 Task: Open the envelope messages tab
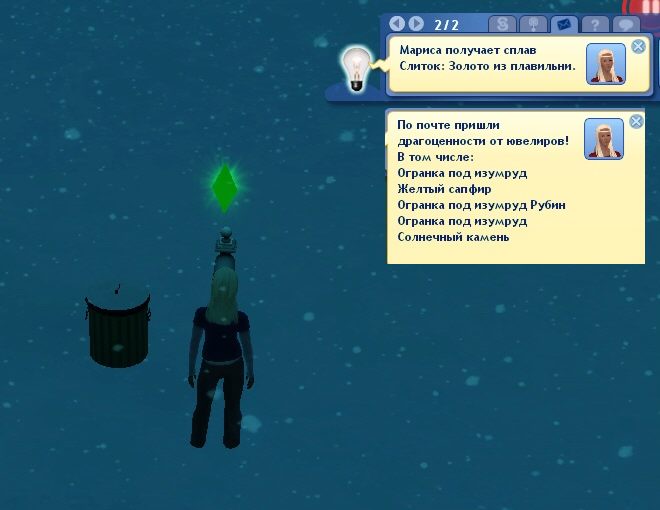[563, 25]
